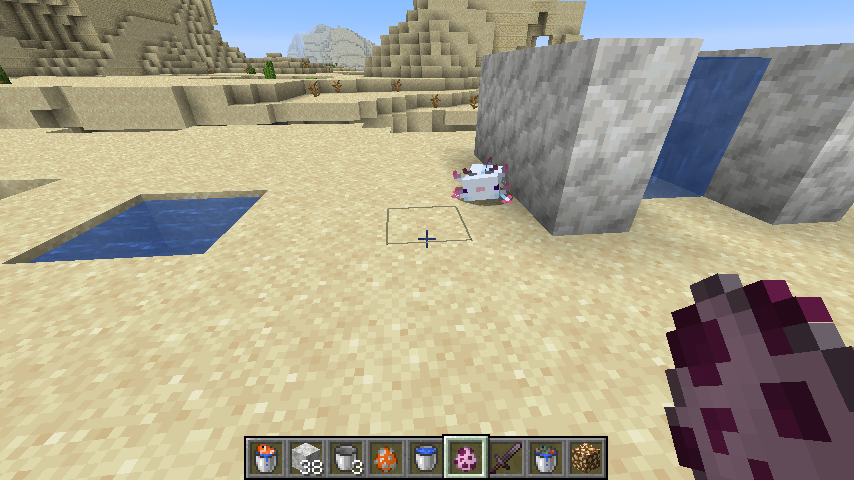Pick the orange spawn egg slot
The height and width of the screenshot is (480, 854).
coord(386,457)
